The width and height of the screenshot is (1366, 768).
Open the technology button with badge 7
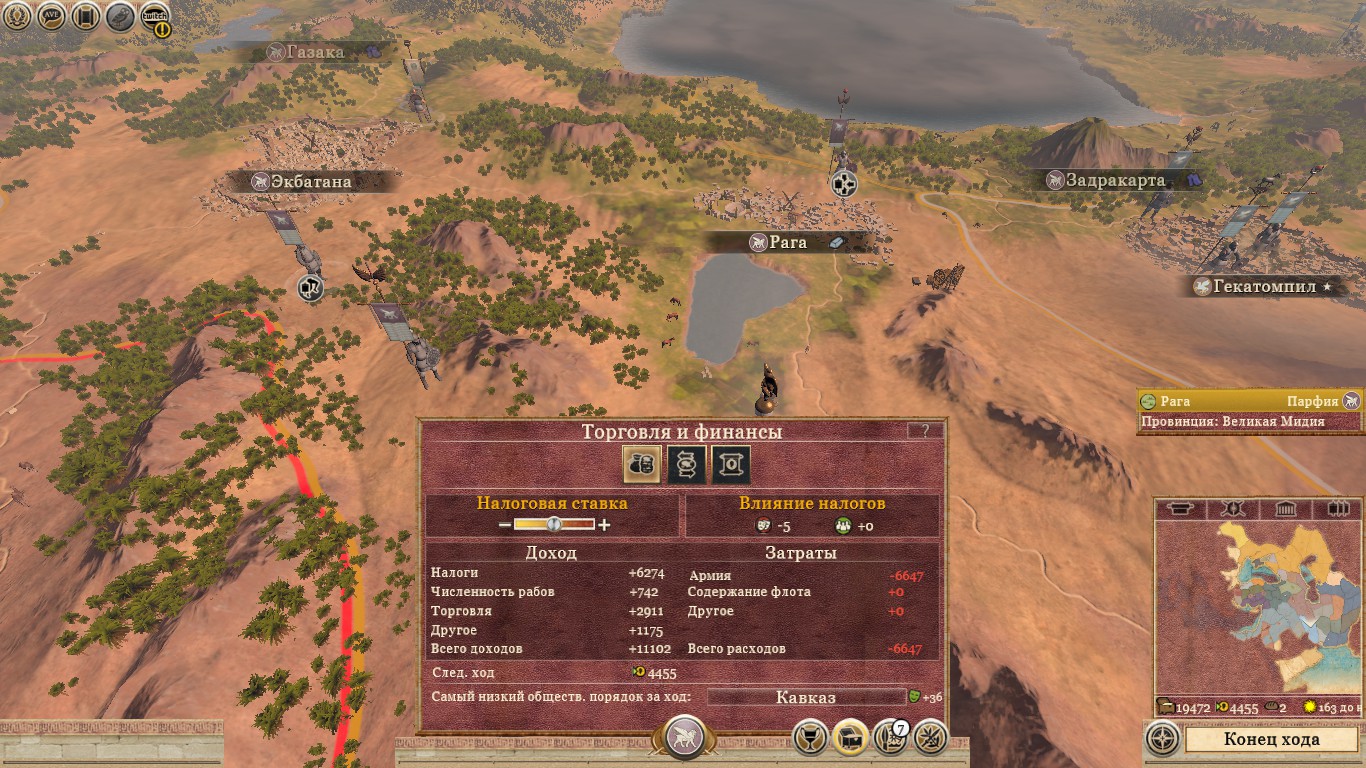point(889,738)
